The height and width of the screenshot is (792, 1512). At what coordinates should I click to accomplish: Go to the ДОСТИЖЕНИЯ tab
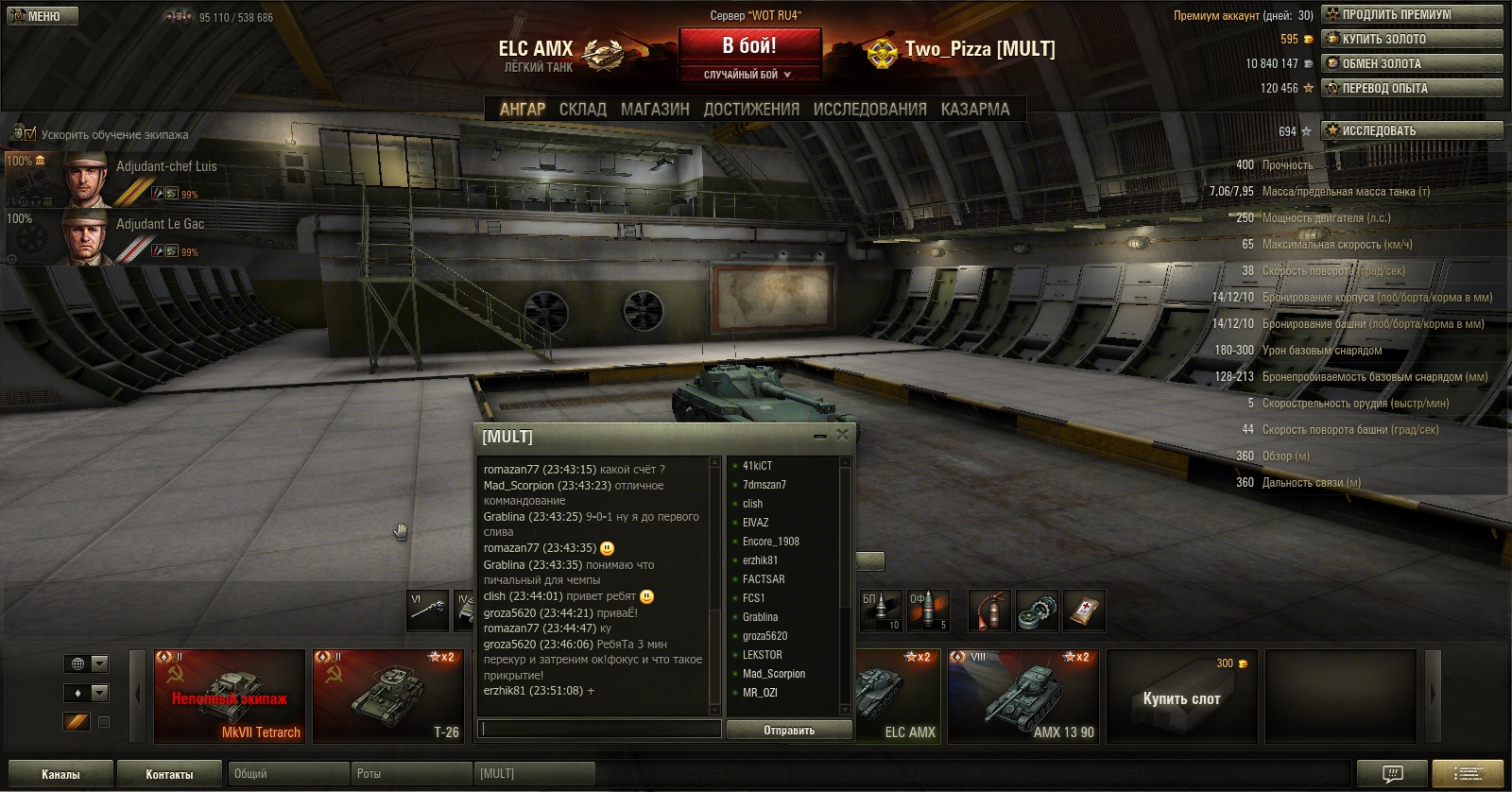coord(751,110)
